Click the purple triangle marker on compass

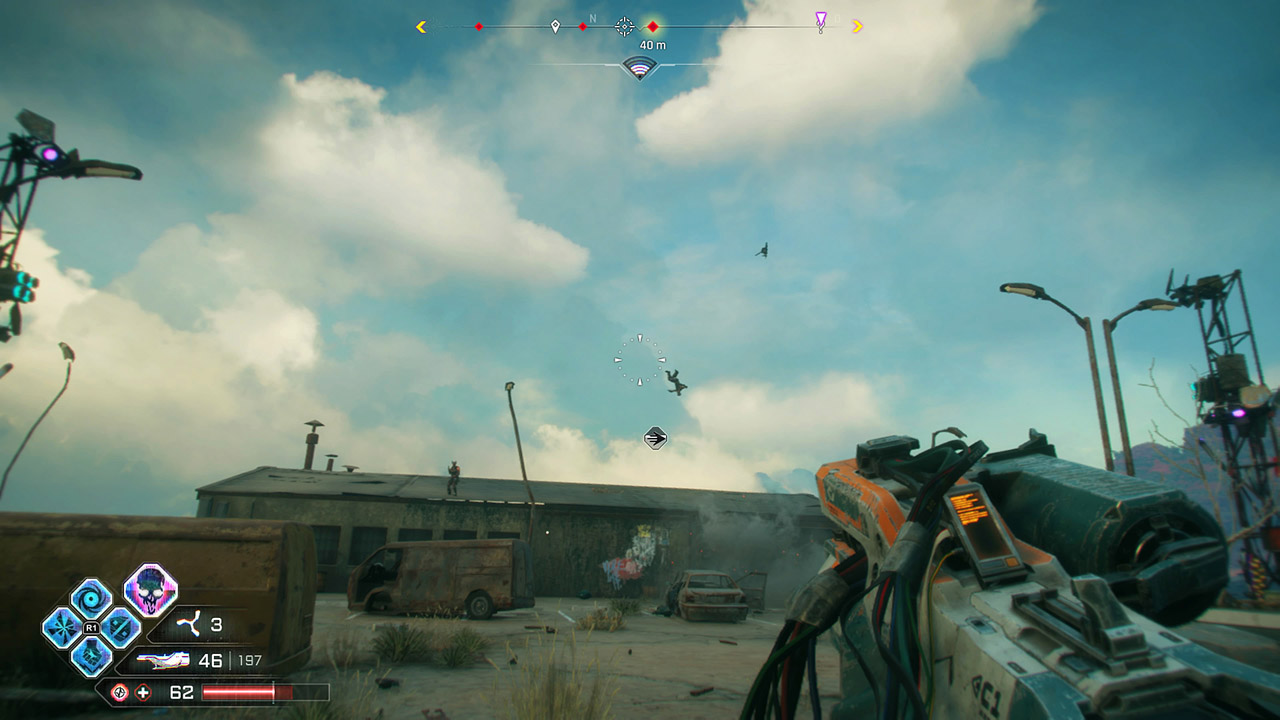[x=821, y=21]
